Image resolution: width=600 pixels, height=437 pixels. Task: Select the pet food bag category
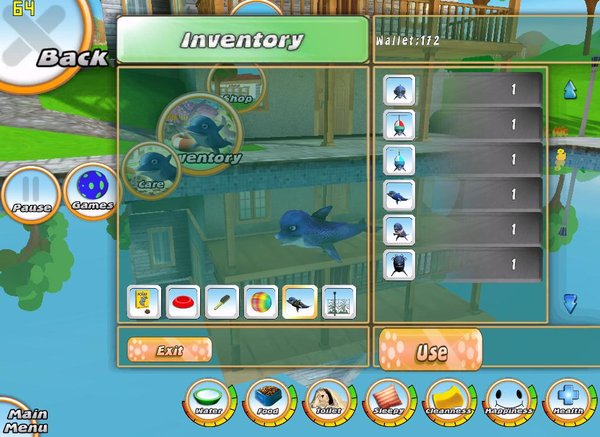tap(144, 302)
